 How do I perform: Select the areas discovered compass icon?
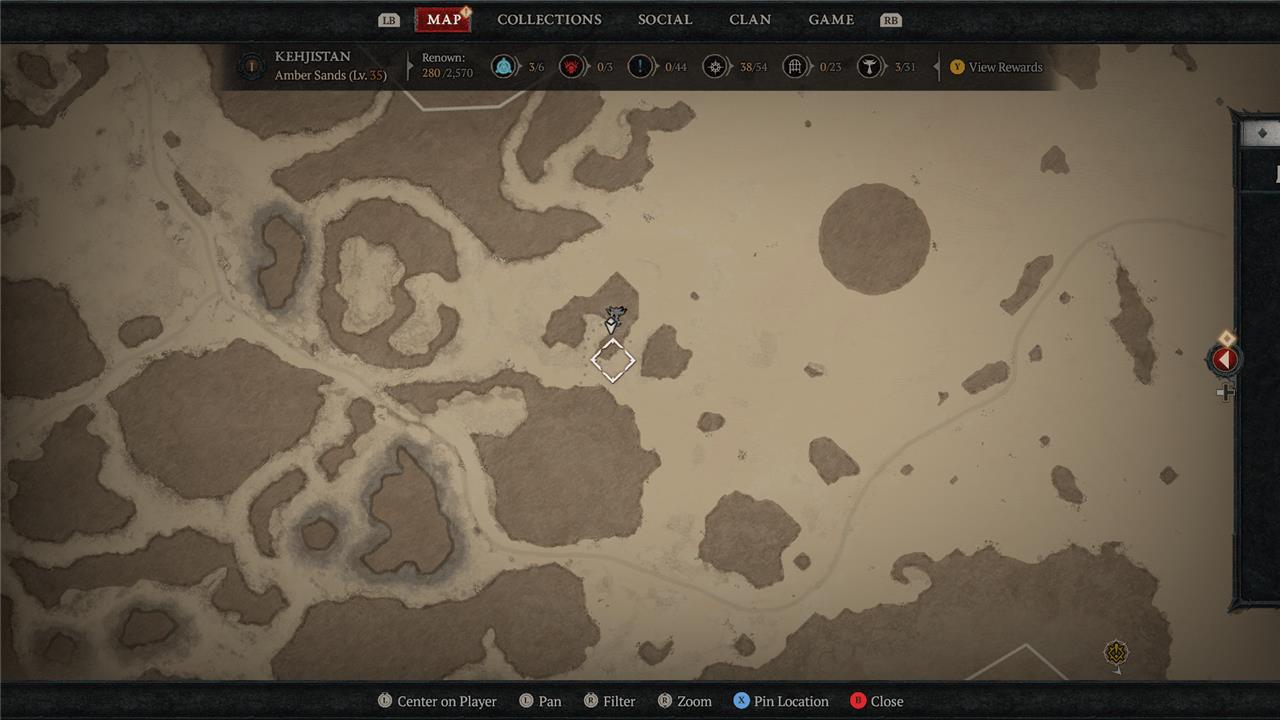[714, 67]
